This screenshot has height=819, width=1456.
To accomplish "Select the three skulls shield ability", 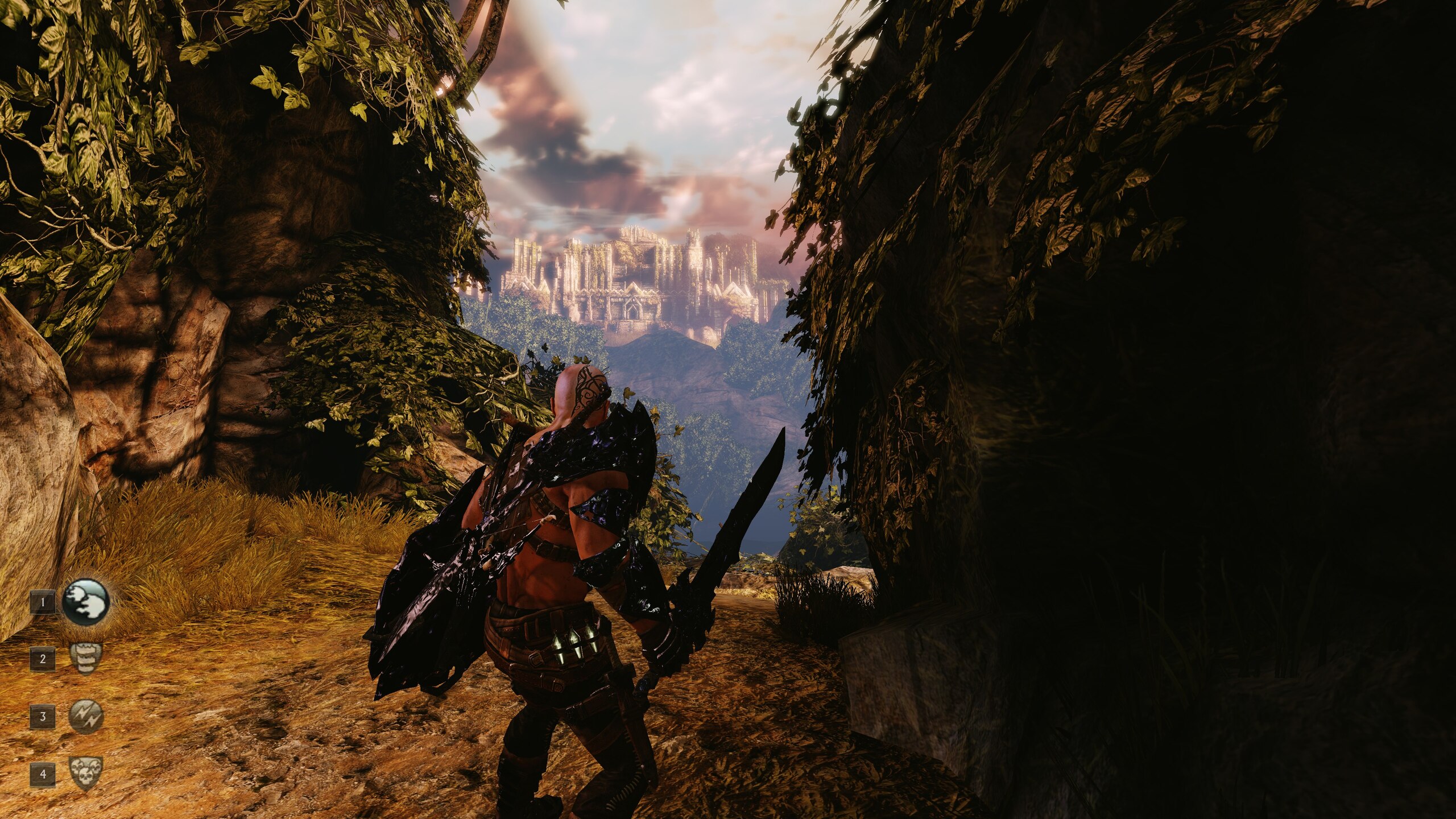I will click(86, 773).
